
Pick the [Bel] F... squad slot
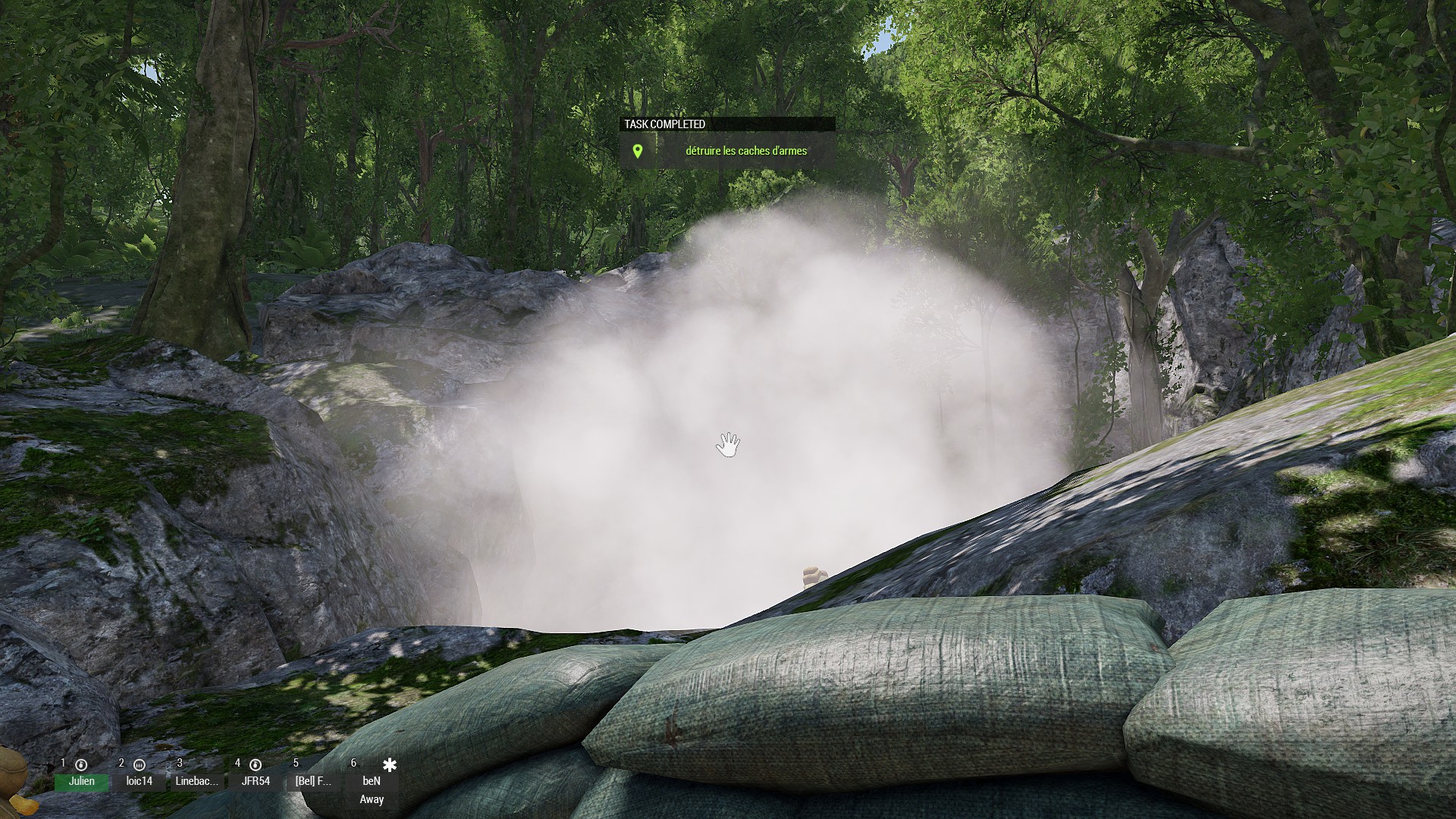point(313,780)
